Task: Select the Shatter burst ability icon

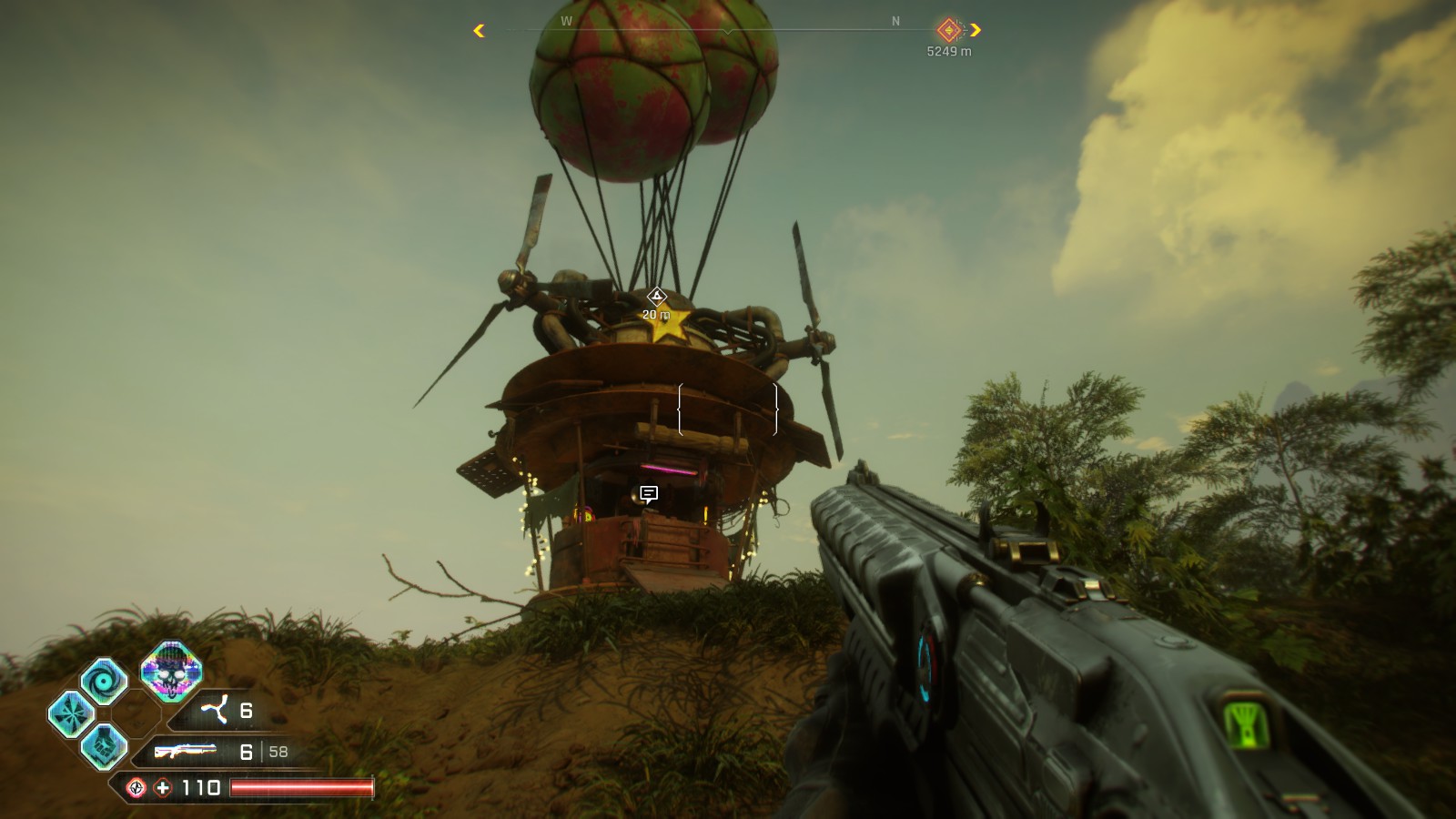Action: click(72, 712)
